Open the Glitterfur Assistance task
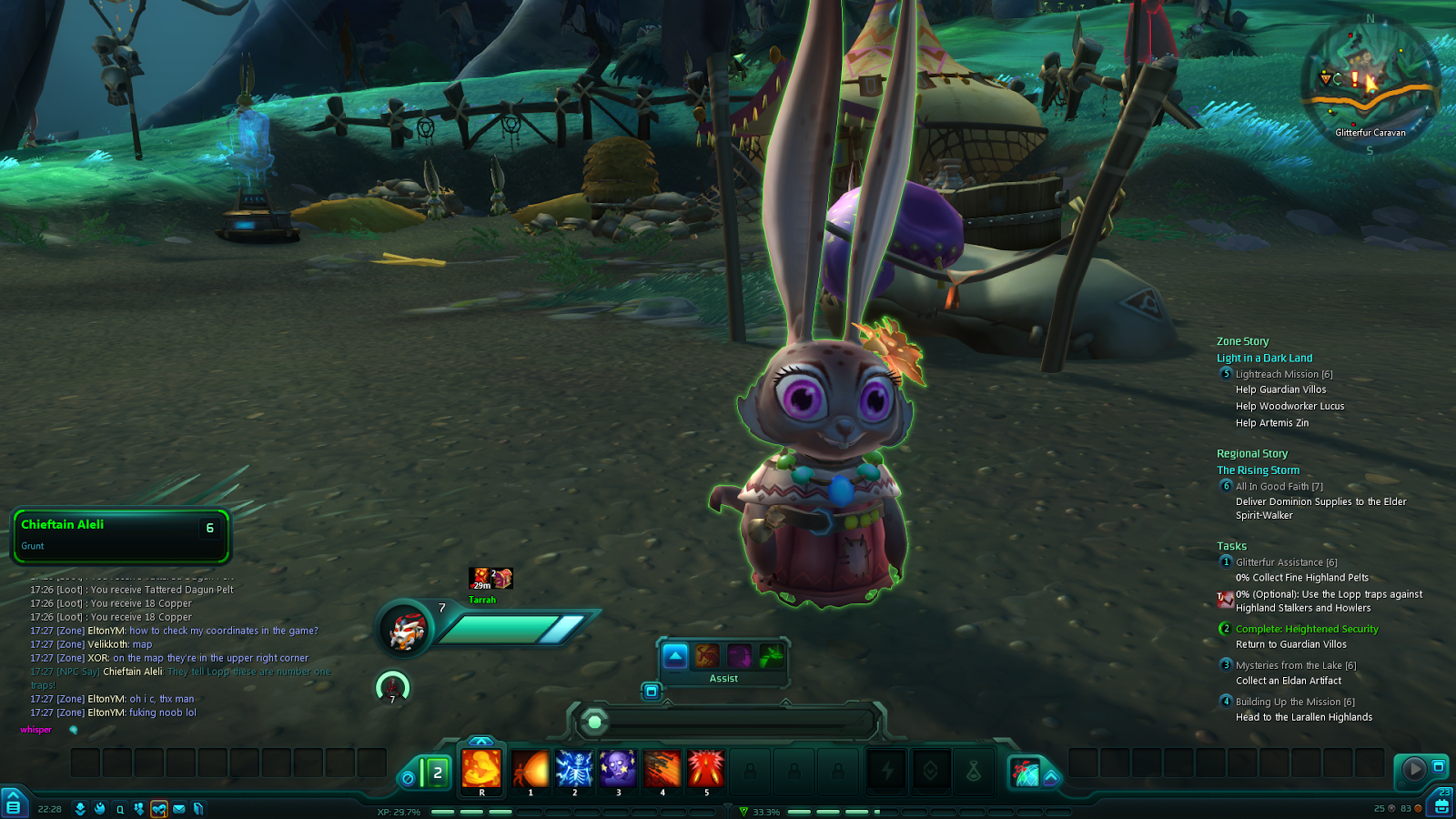 click(1286, 562)
